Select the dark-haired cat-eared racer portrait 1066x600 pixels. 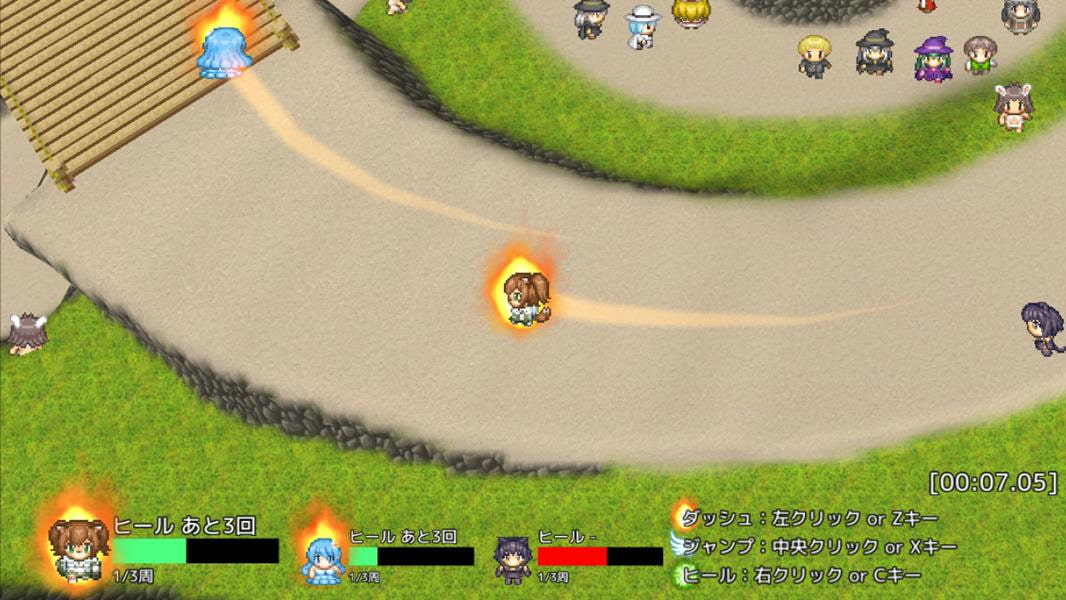tap(513, 559)
